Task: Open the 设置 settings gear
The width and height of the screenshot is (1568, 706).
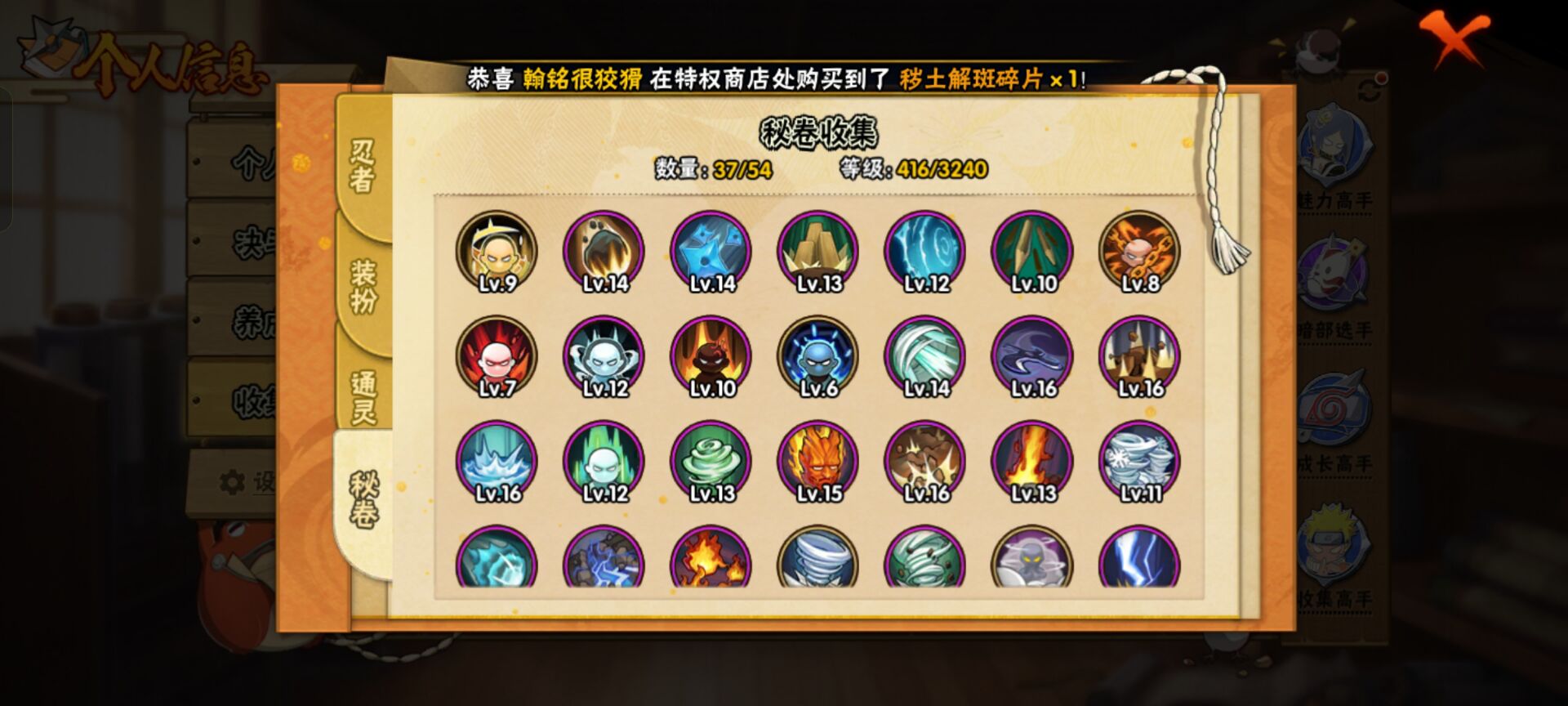Action: click(x=234, y=482)
